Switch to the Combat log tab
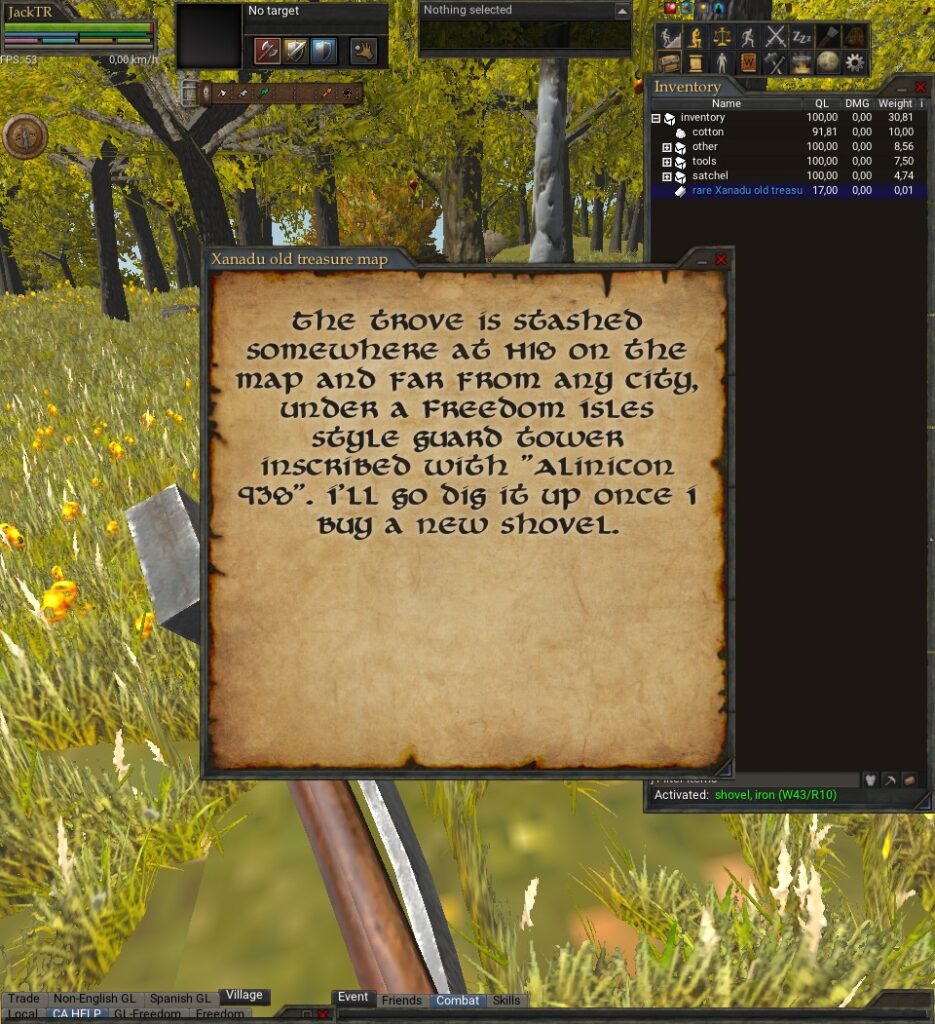Image resolution: width=935 pixels, height=1024 pixels. click(457, 1000)
